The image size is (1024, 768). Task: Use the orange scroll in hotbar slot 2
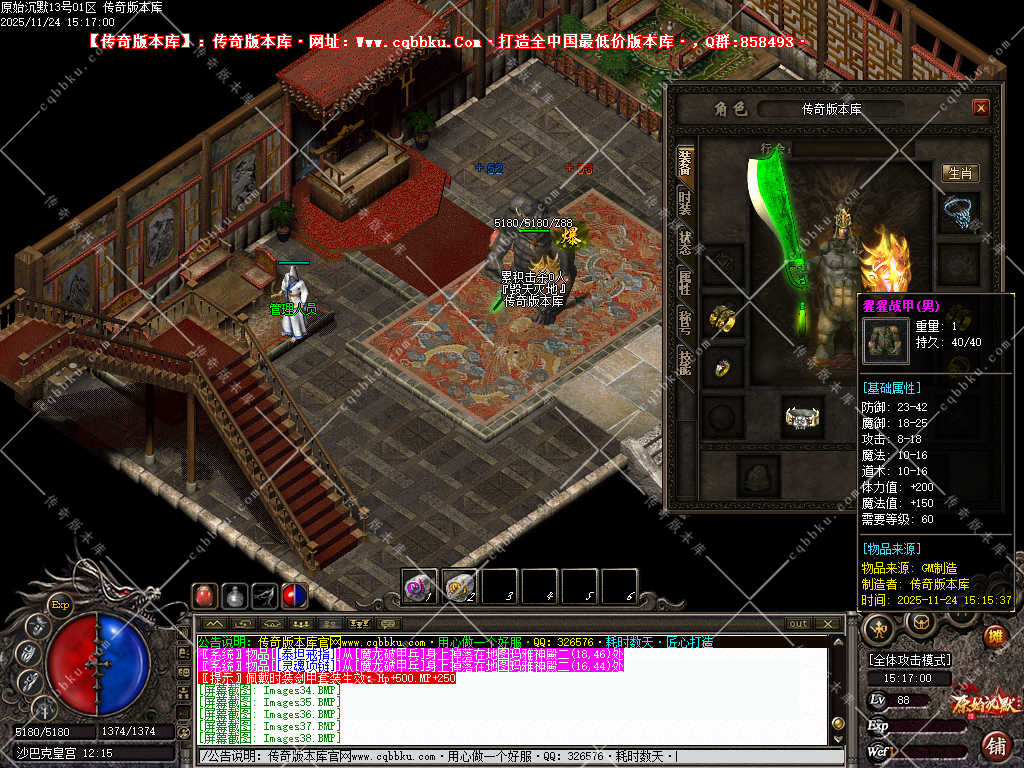[459, 586]
